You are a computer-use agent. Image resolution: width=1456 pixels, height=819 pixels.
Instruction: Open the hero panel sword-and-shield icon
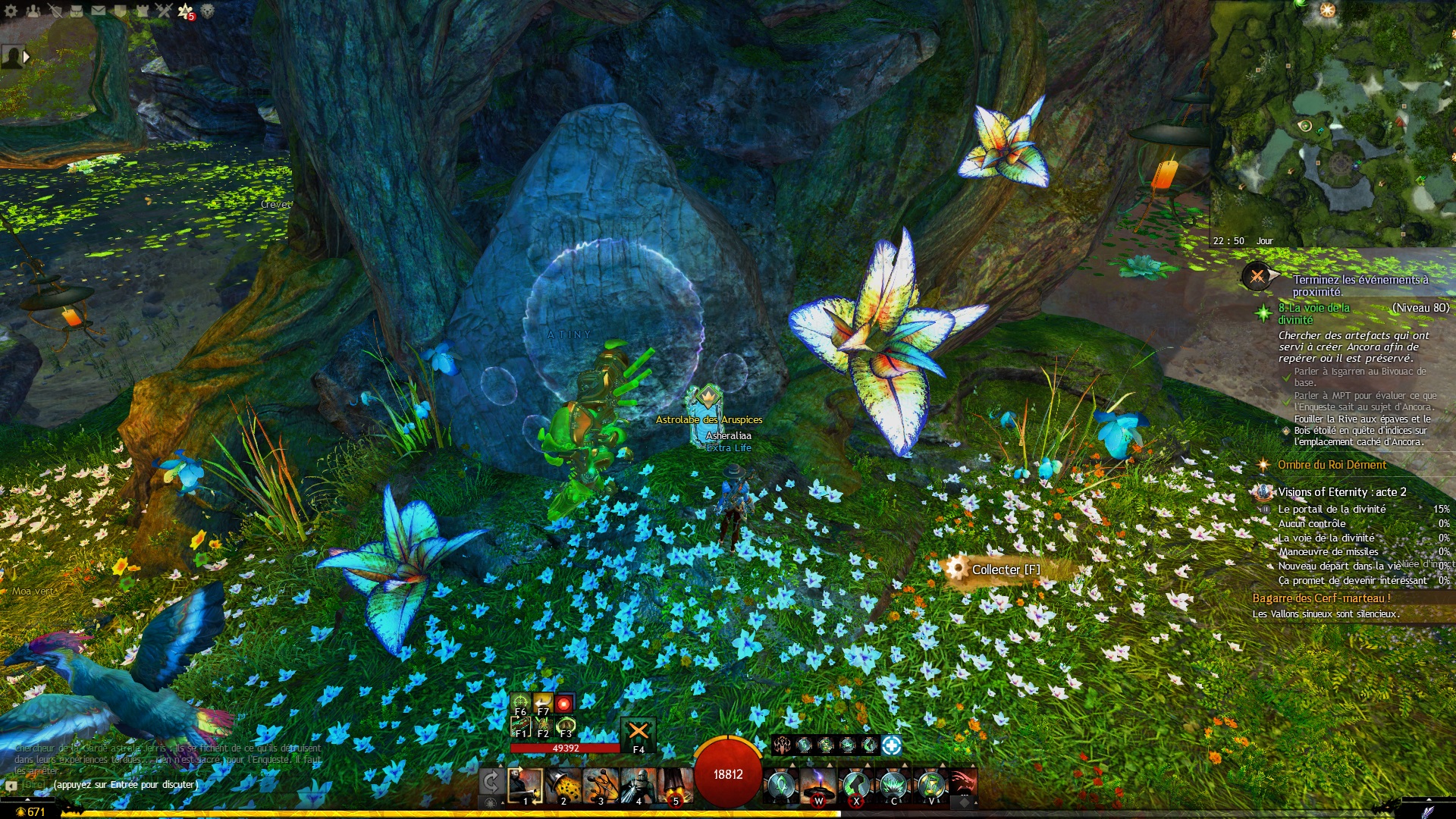(55, 11)
